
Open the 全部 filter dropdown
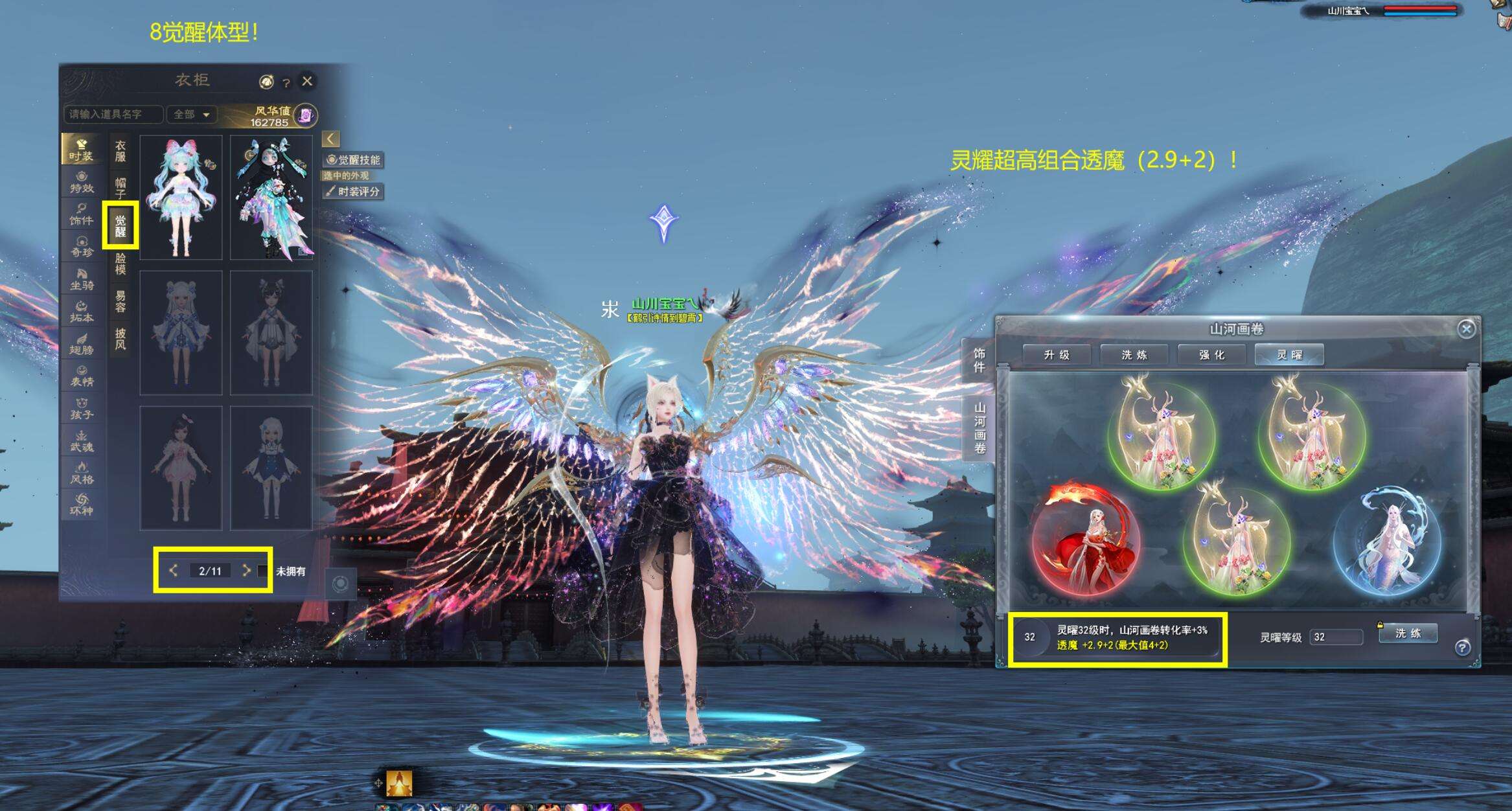click(191, 115)
